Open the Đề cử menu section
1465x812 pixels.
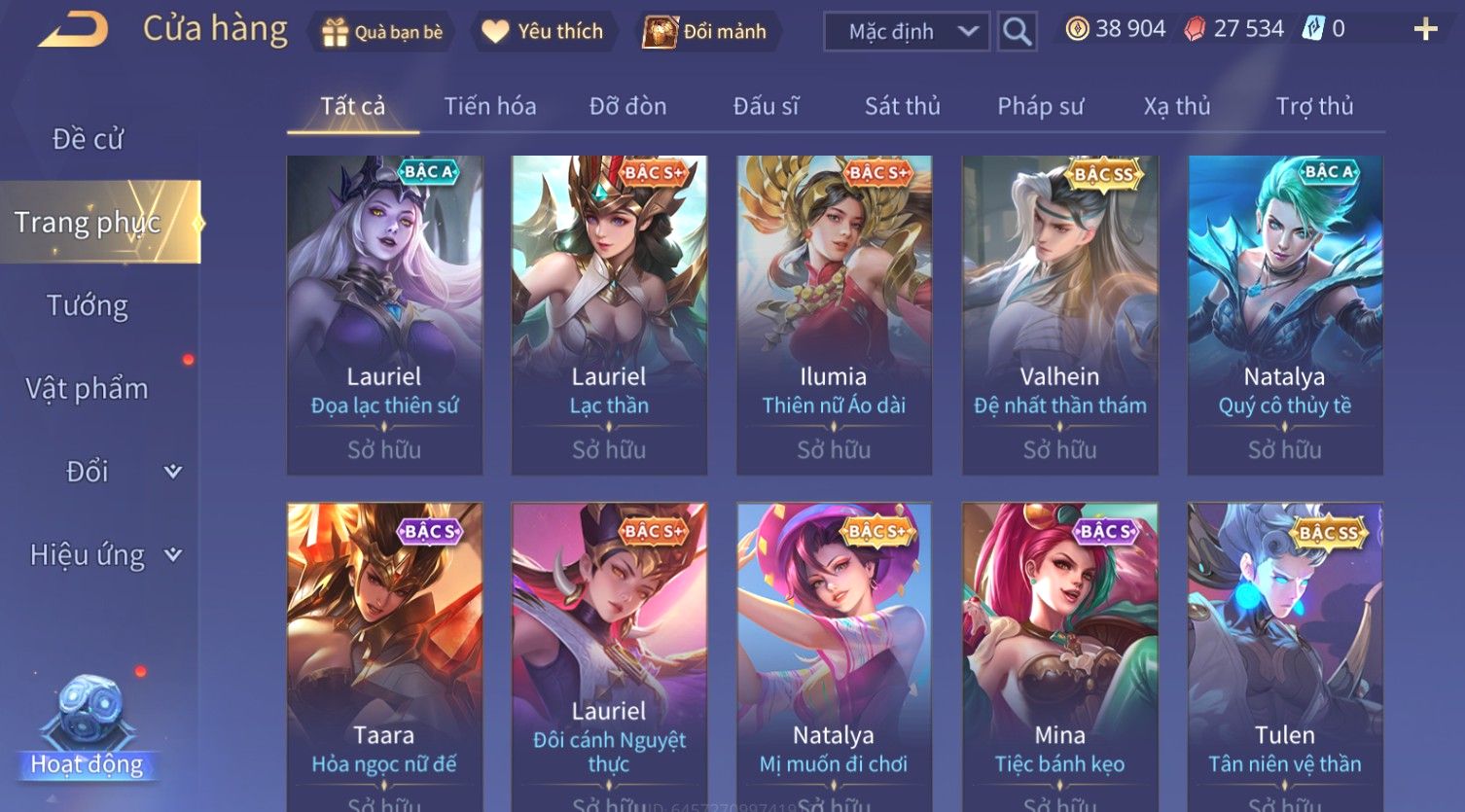[88, 139]
